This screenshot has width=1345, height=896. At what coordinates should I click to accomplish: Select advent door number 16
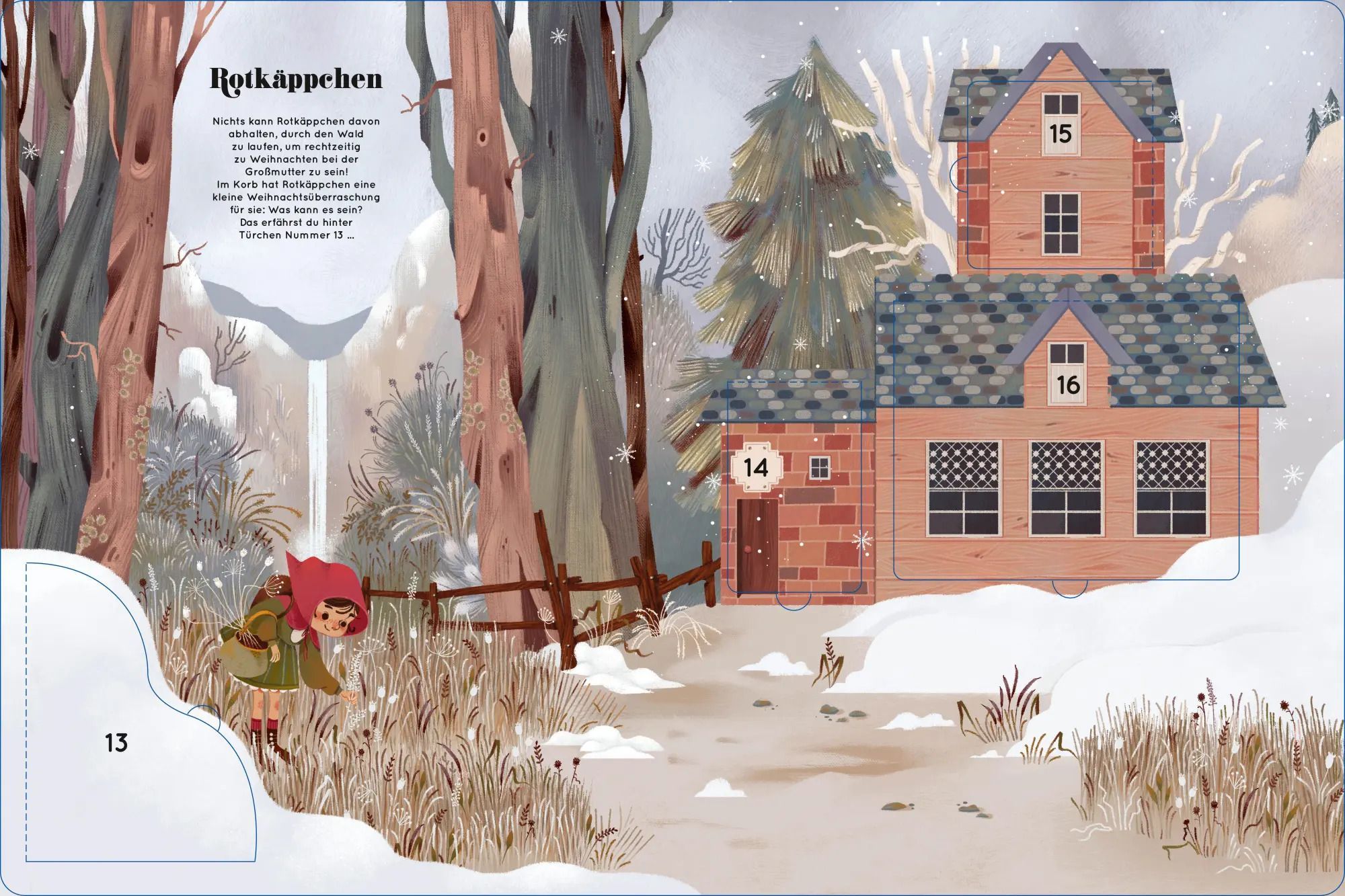coord(1067,385)
